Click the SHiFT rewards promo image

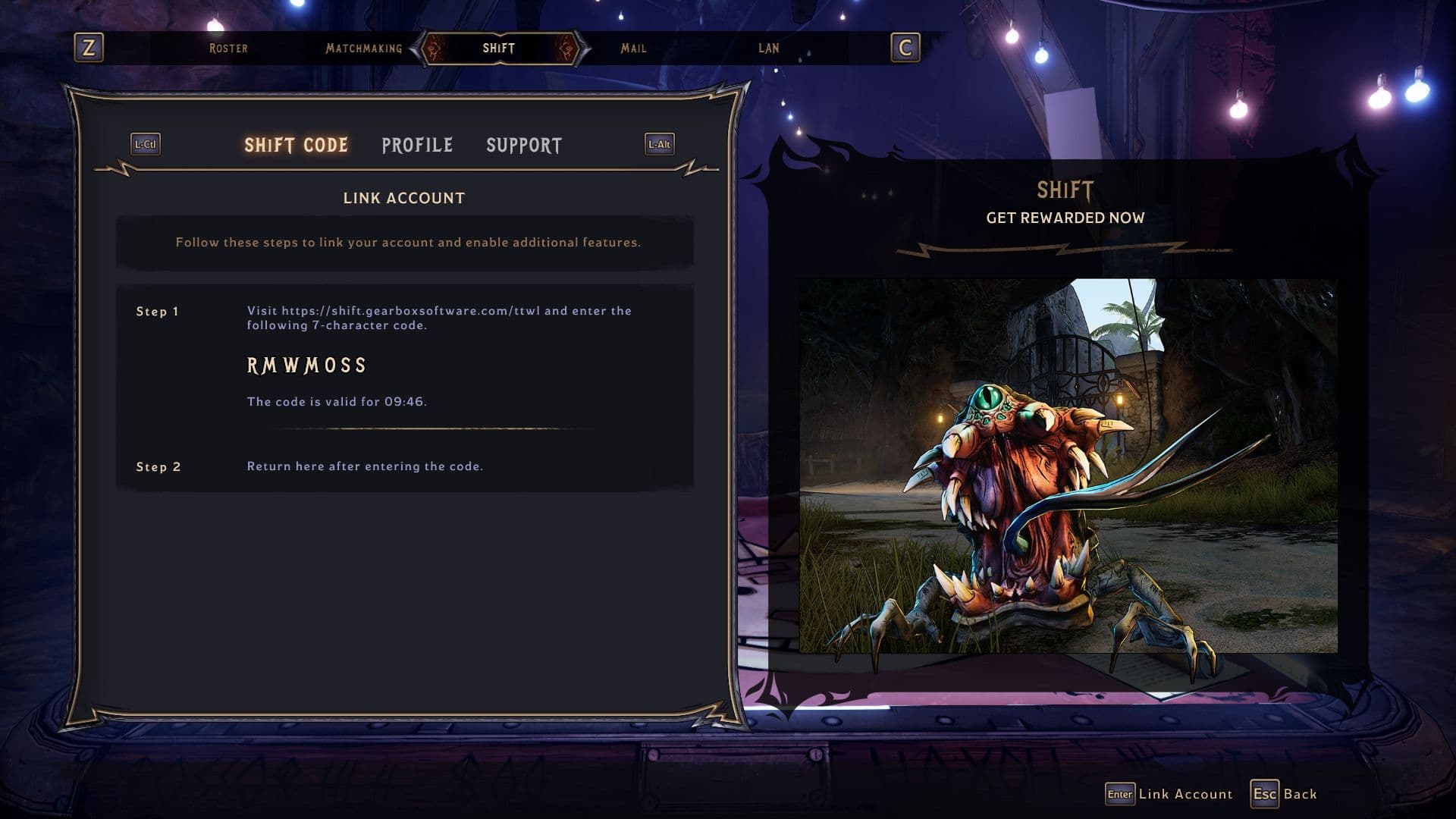(x=1068, y=466)
